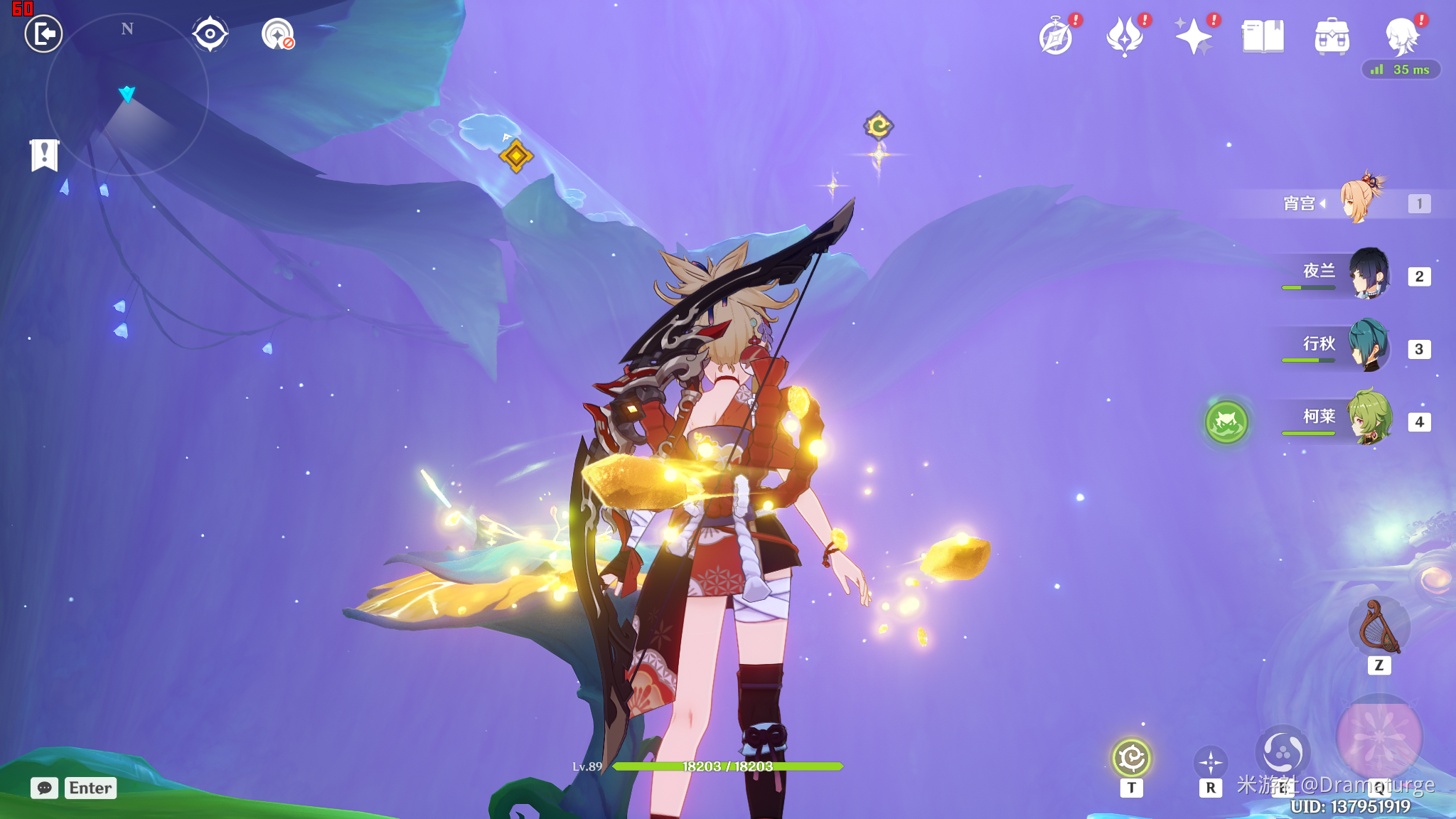This screenshot has height=819, width=1456.
Task: Activate the green spiral skill icon
Action: (x=1131, y=758)
